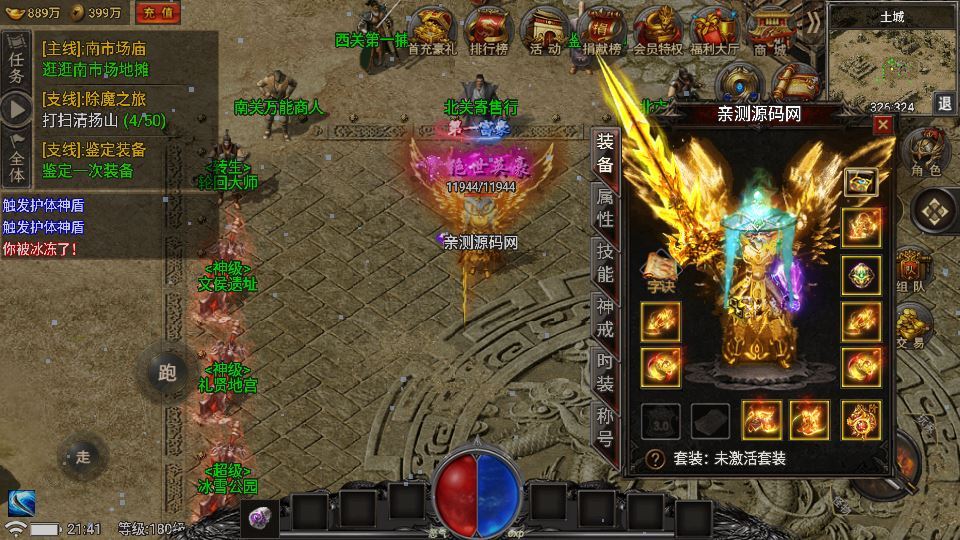Open the 商城 shop

click(x=770, y=30)
